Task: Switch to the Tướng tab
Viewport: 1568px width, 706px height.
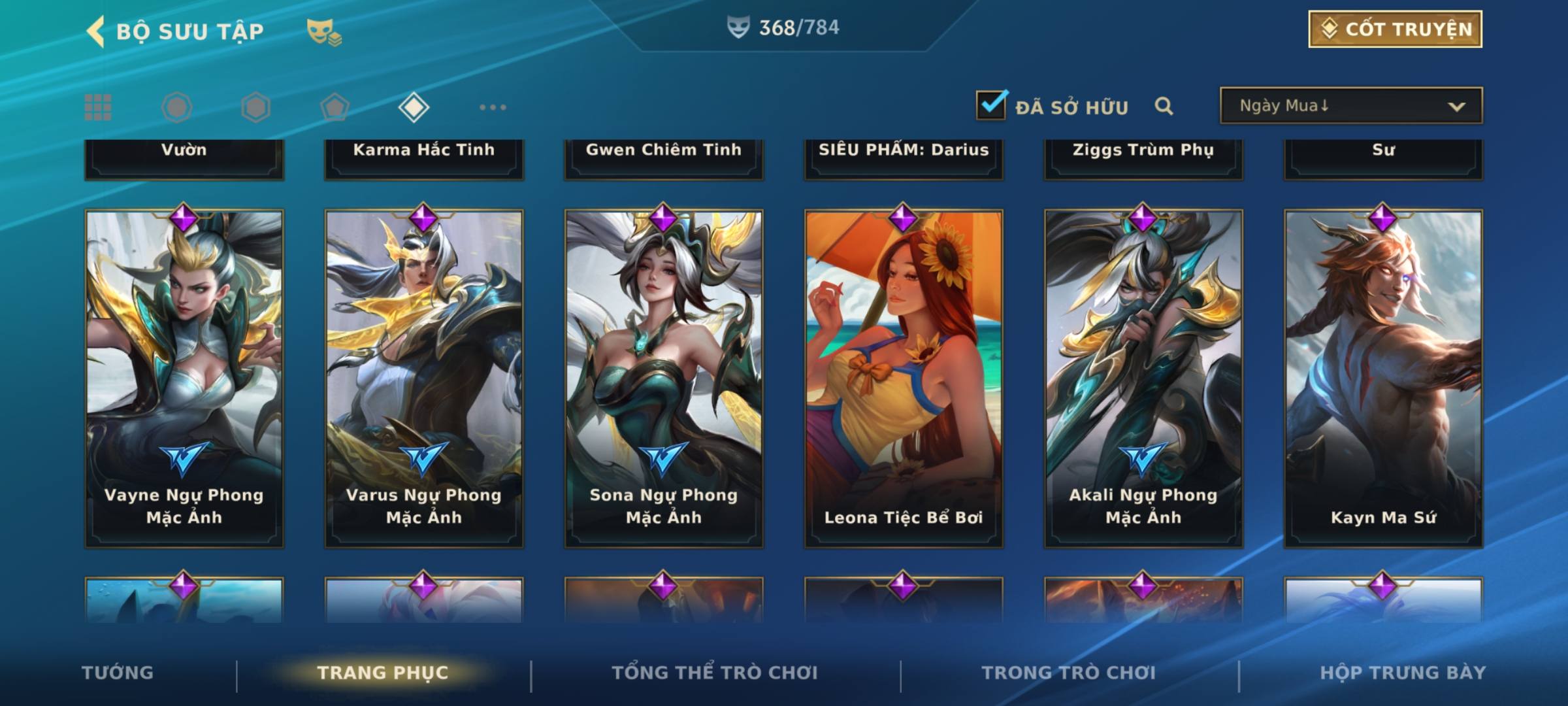Action: 118,673
